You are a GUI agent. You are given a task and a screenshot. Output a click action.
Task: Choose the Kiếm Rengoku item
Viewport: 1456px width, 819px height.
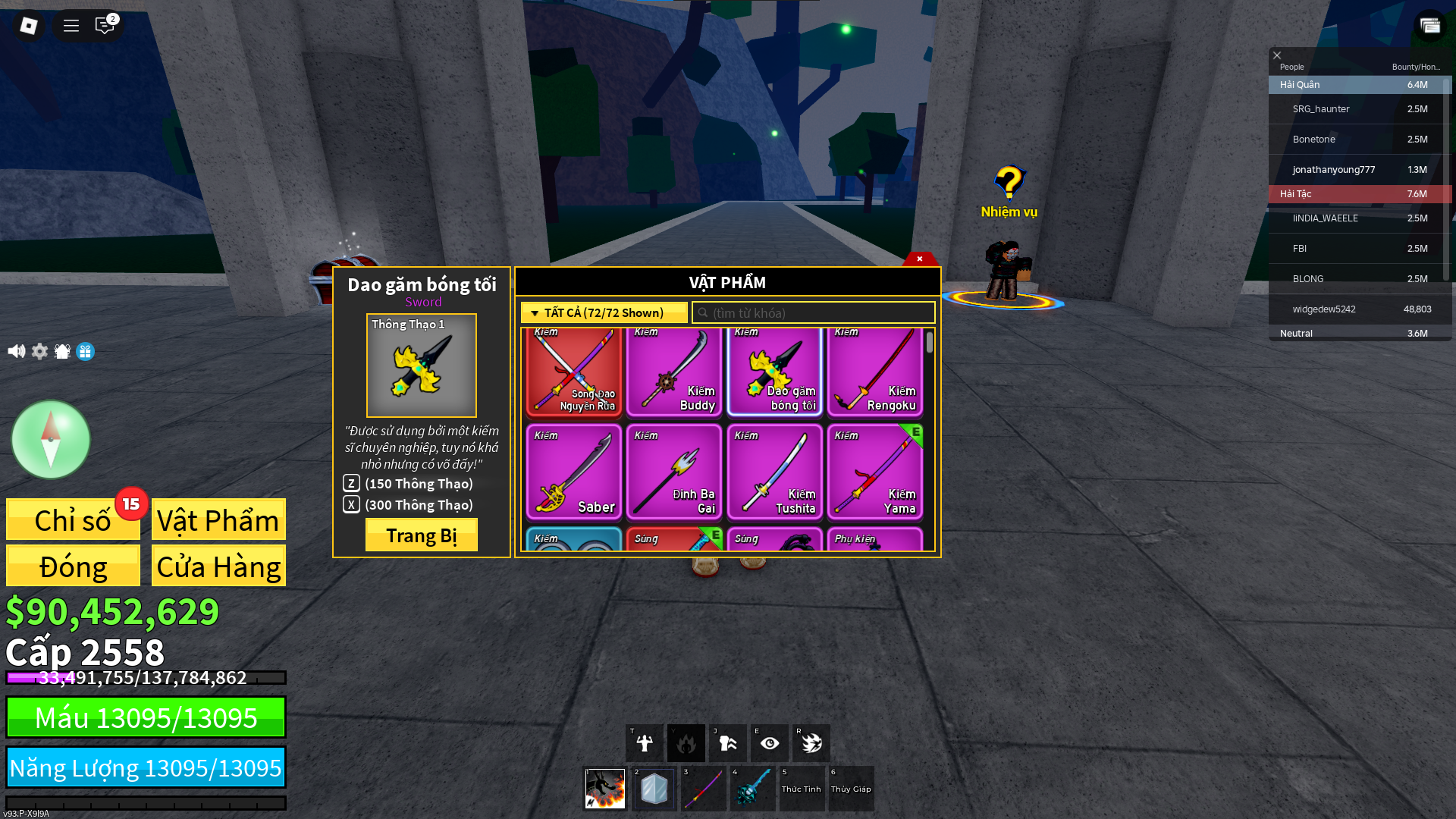click(x=874, y=372)
